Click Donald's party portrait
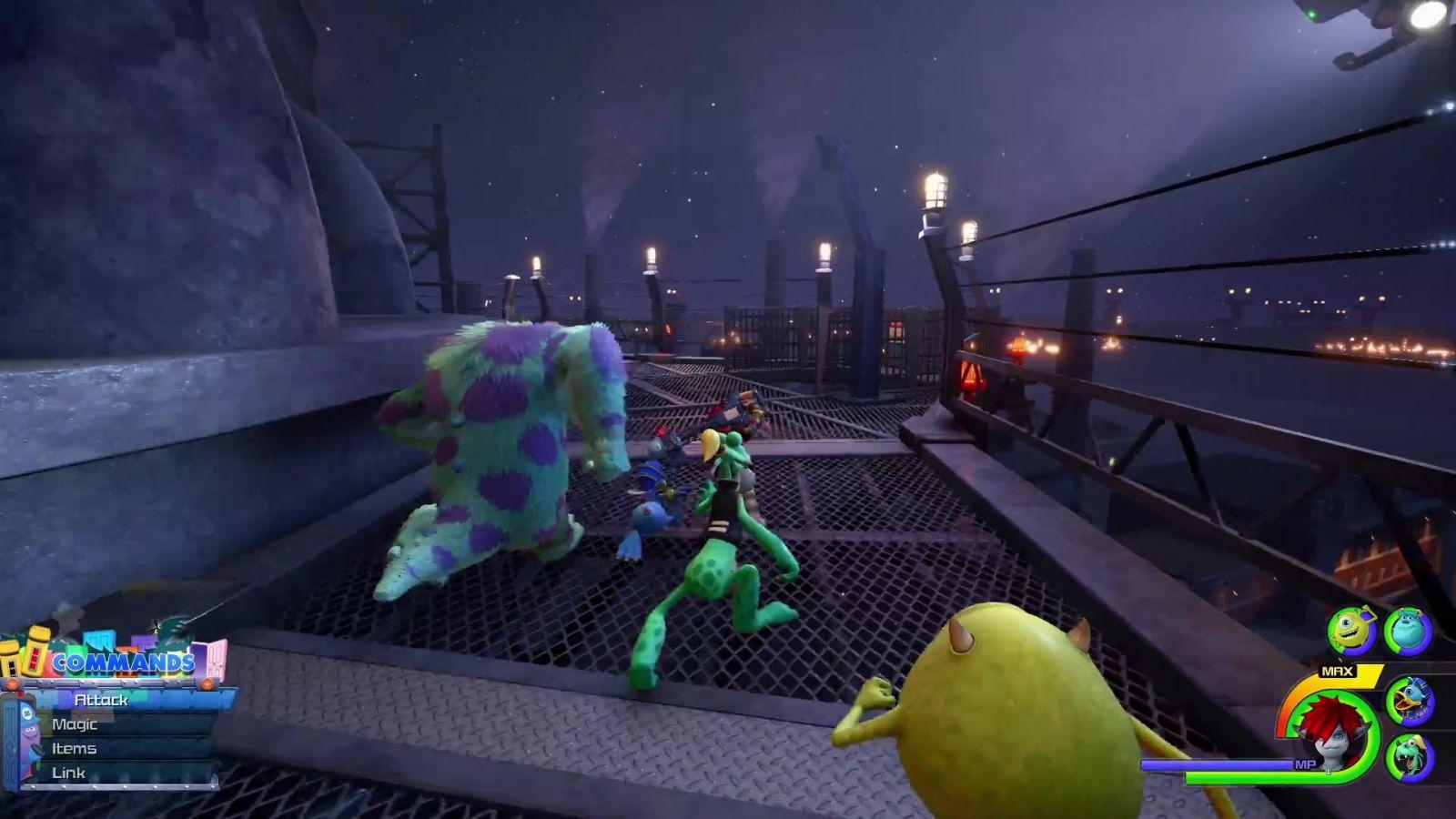 click(1410, 701)
